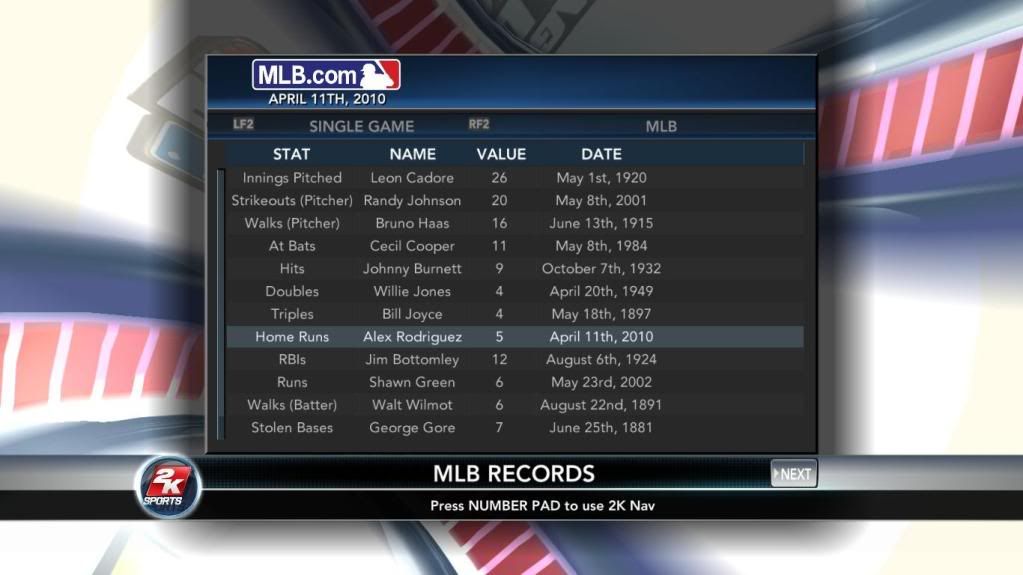The width and height of the screenshot is (1023, 575).
Task: Select the Innings Pitched record row
Action: point(514,178)
